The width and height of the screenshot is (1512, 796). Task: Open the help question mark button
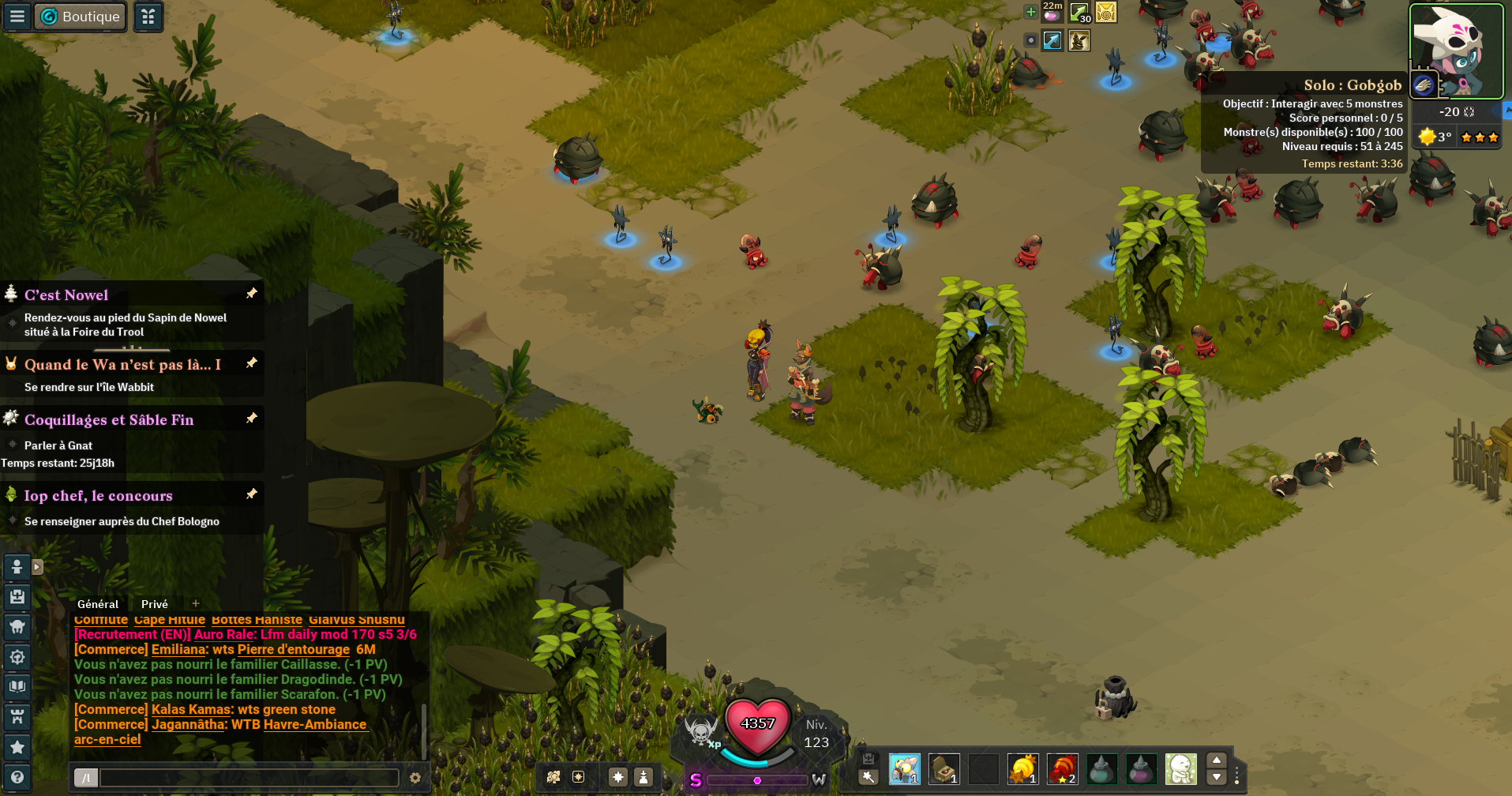click(x=17, y=777)
